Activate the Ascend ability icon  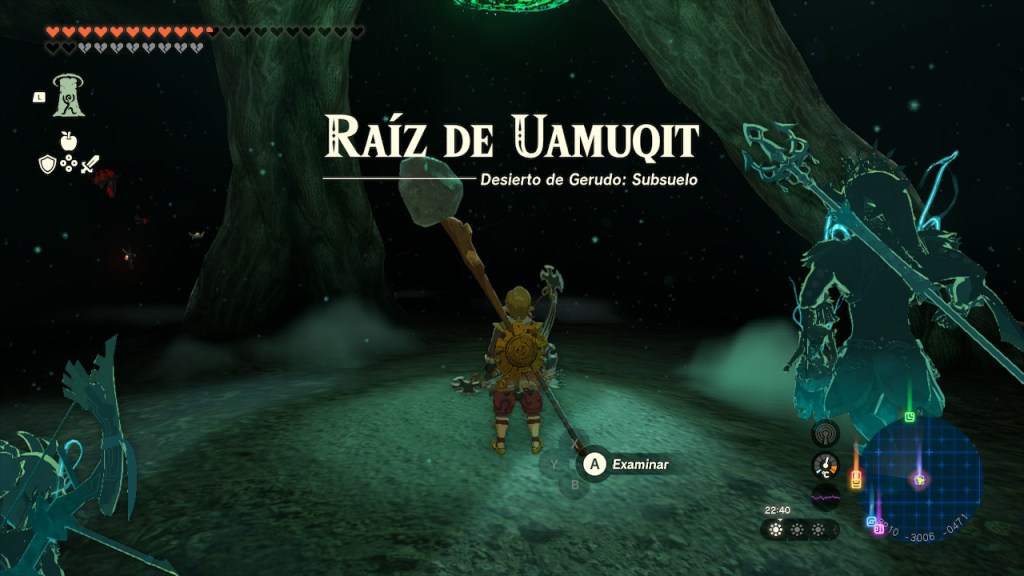click(x=69, y=96)
